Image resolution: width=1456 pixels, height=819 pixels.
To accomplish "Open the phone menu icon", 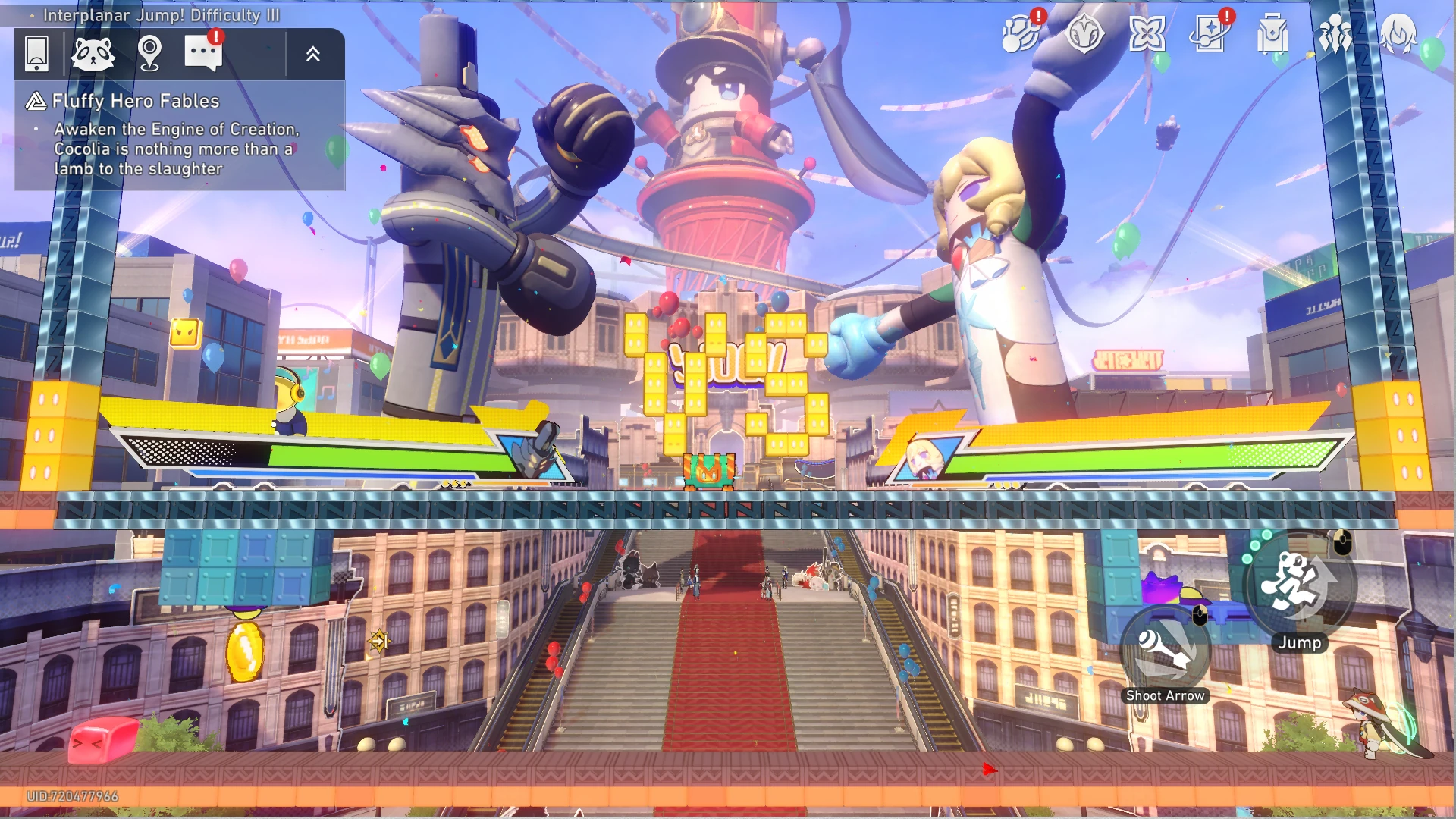I will (x=36, y=54).
